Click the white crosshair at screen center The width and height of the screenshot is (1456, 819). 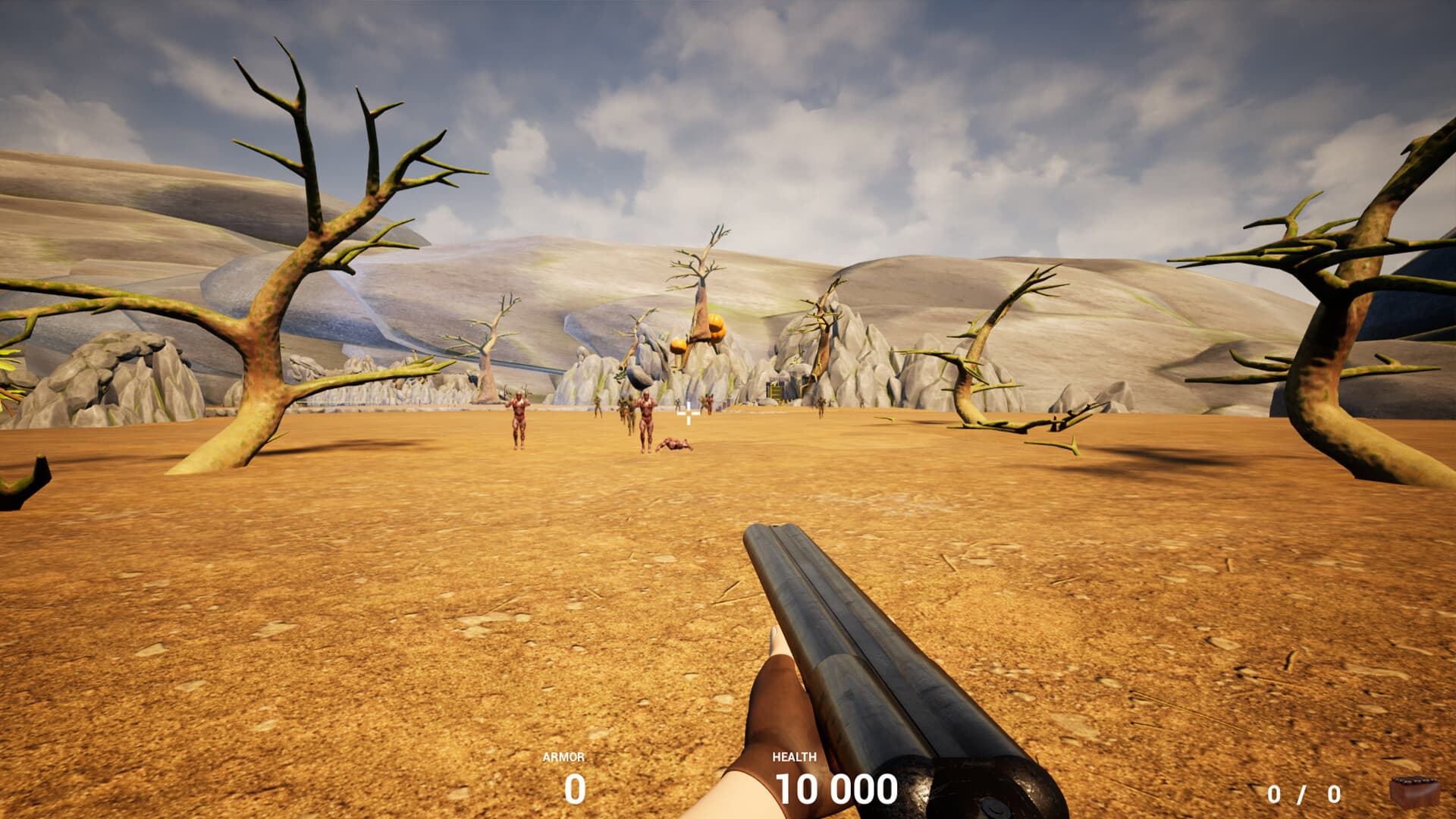(687, 413)
